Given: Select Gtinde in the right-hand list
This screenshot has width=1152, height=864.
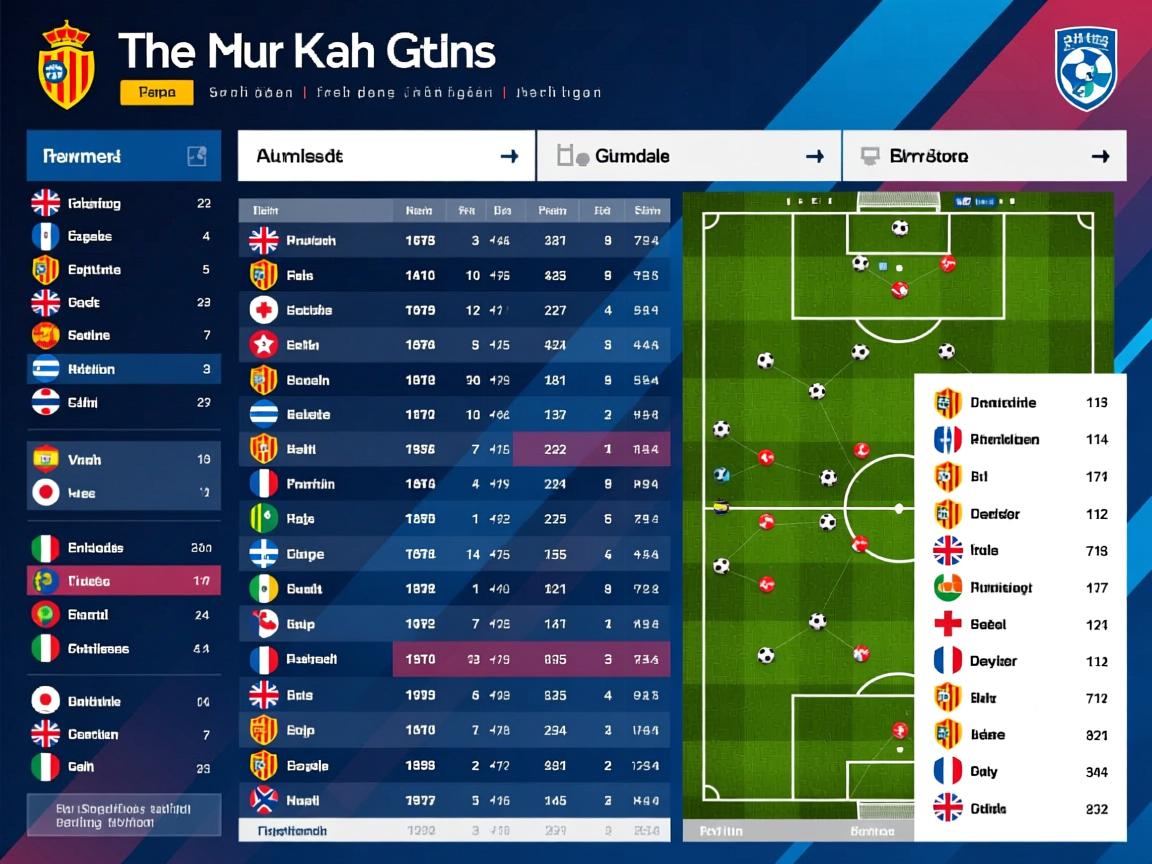Looking at the screenshot, I should point(1020,808).
